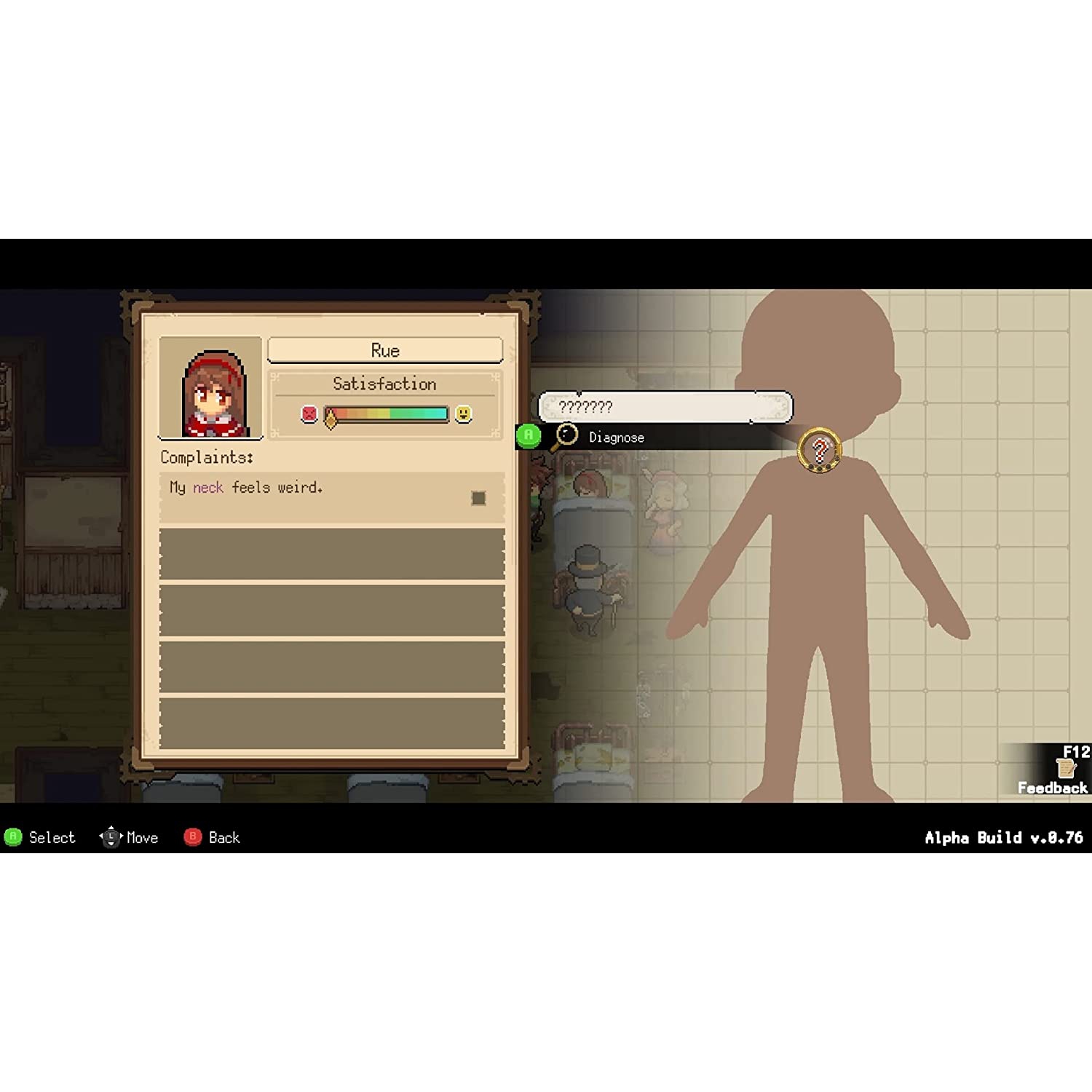Click the smiley face icon on satisfaction bar
The width and height of the screenshot is (1092, 1092).
pos(463,414)
